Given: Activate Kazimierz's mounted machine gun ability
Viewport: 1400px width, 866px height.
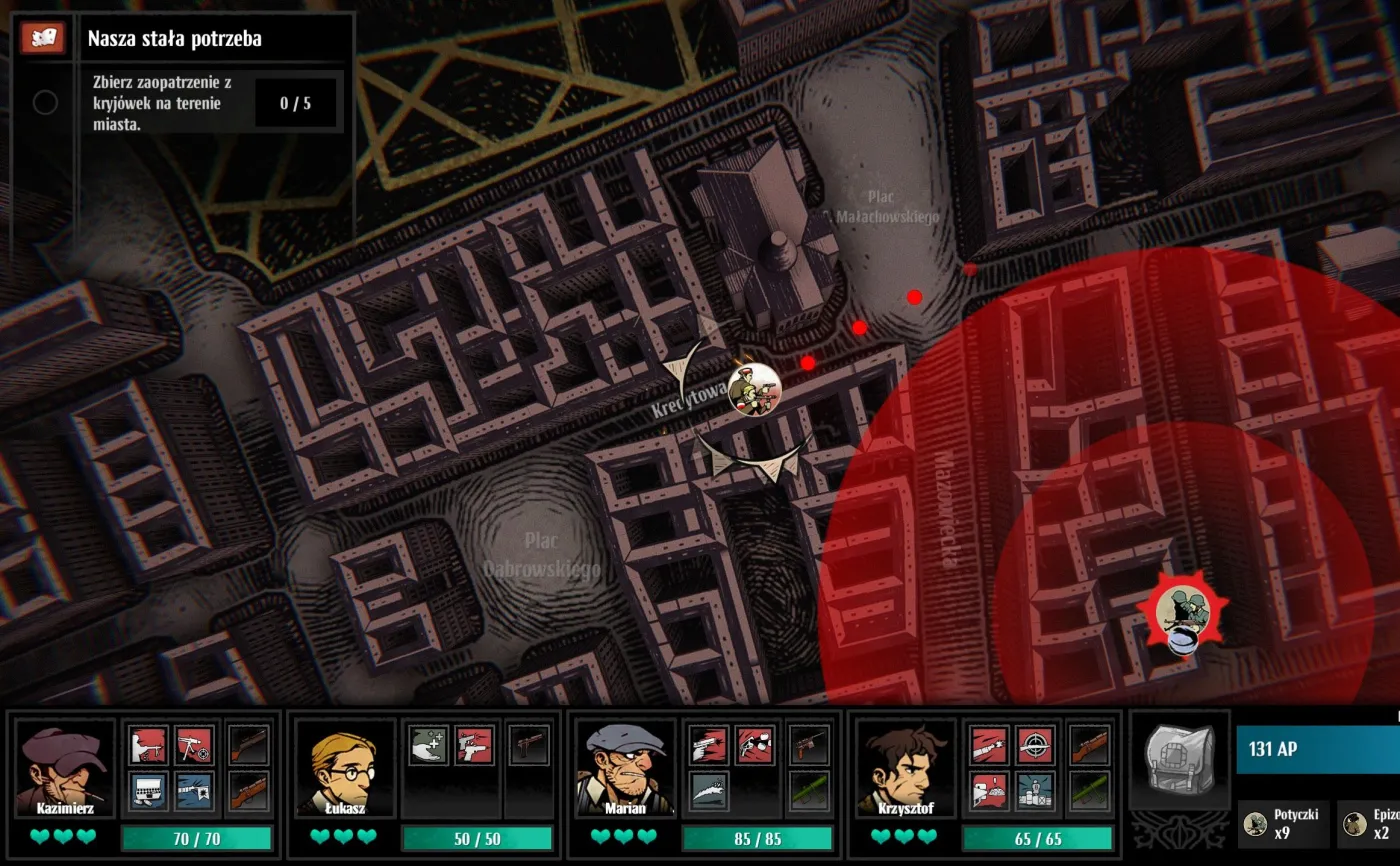Looking at the screenshot, I should (x=194, y=745).
